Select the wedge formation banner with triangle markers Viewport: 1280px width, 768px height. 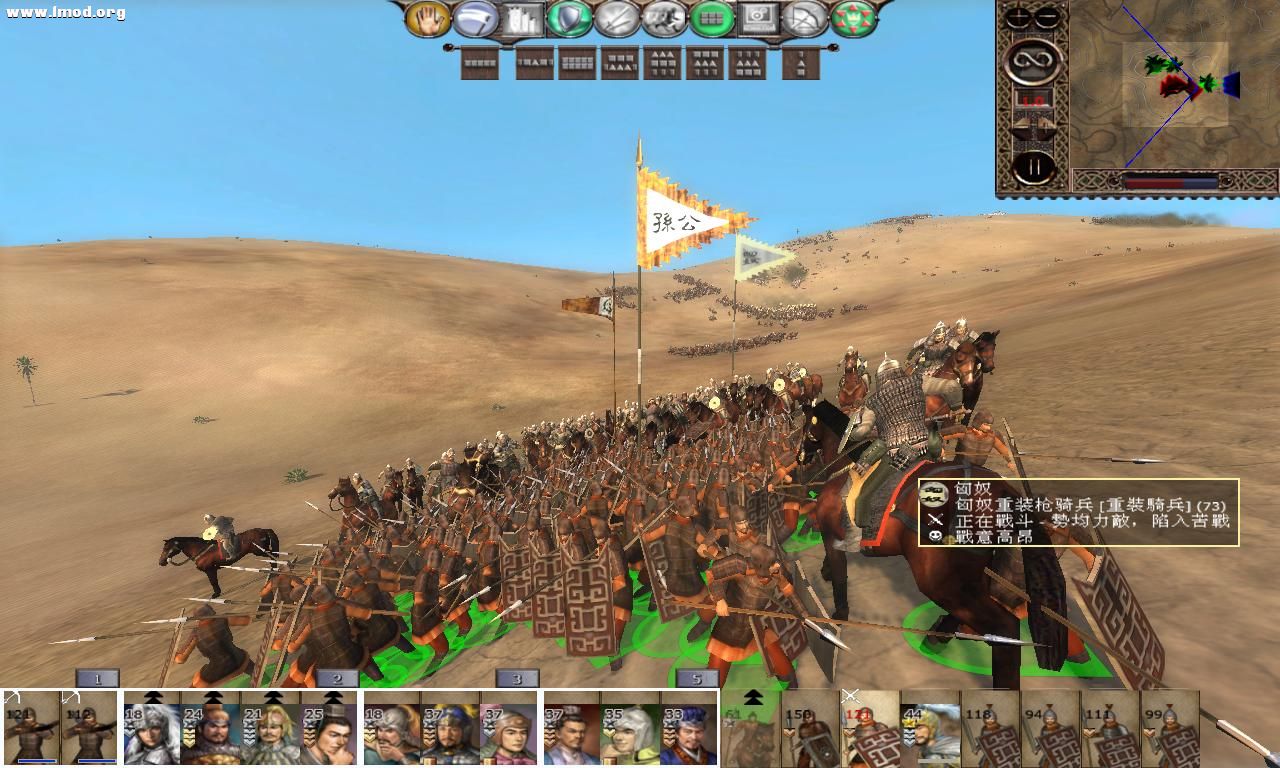coord(660,63)
